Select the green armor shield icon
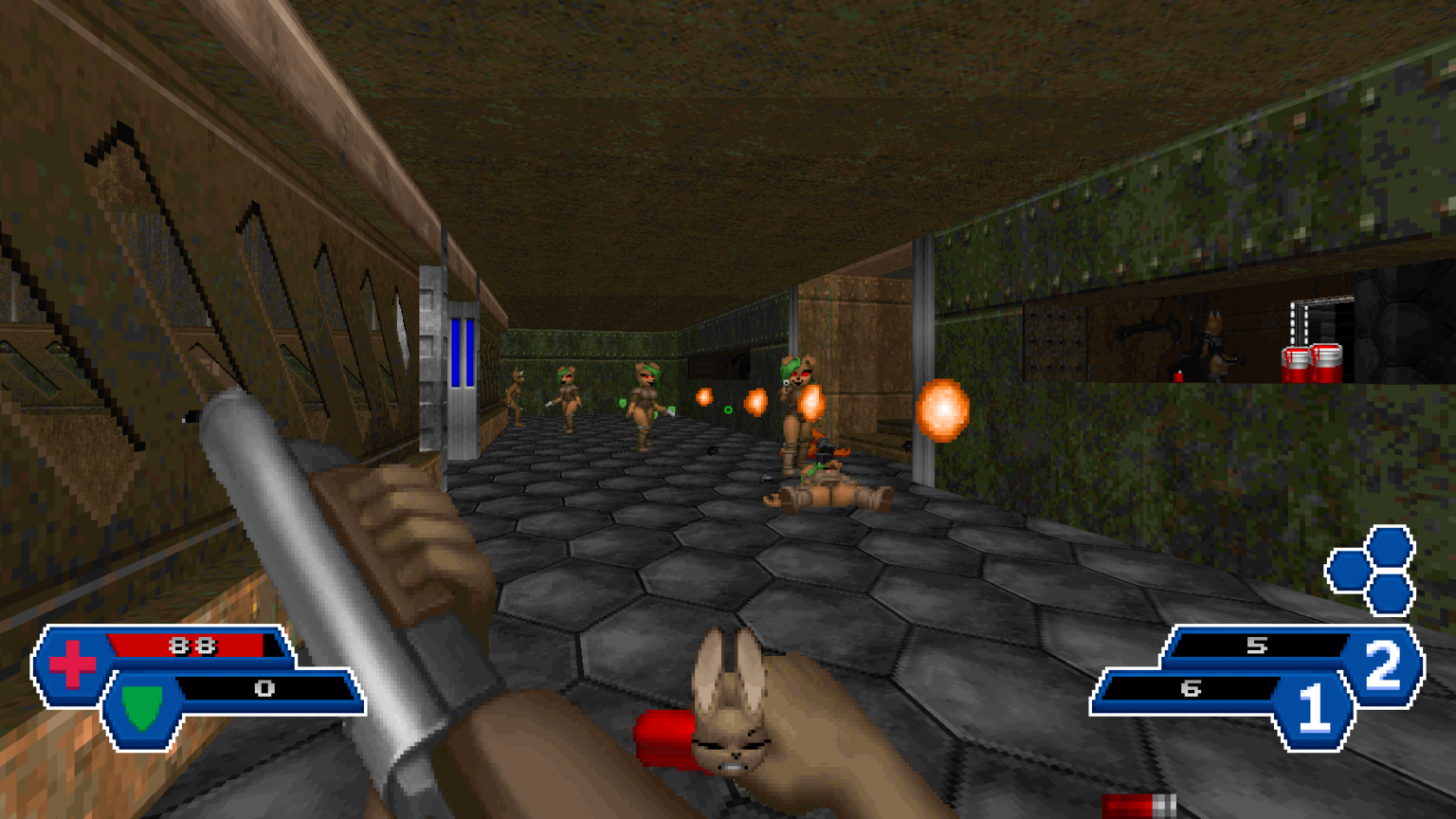Viewport: 1456px width, 819px height. (142, 707)
